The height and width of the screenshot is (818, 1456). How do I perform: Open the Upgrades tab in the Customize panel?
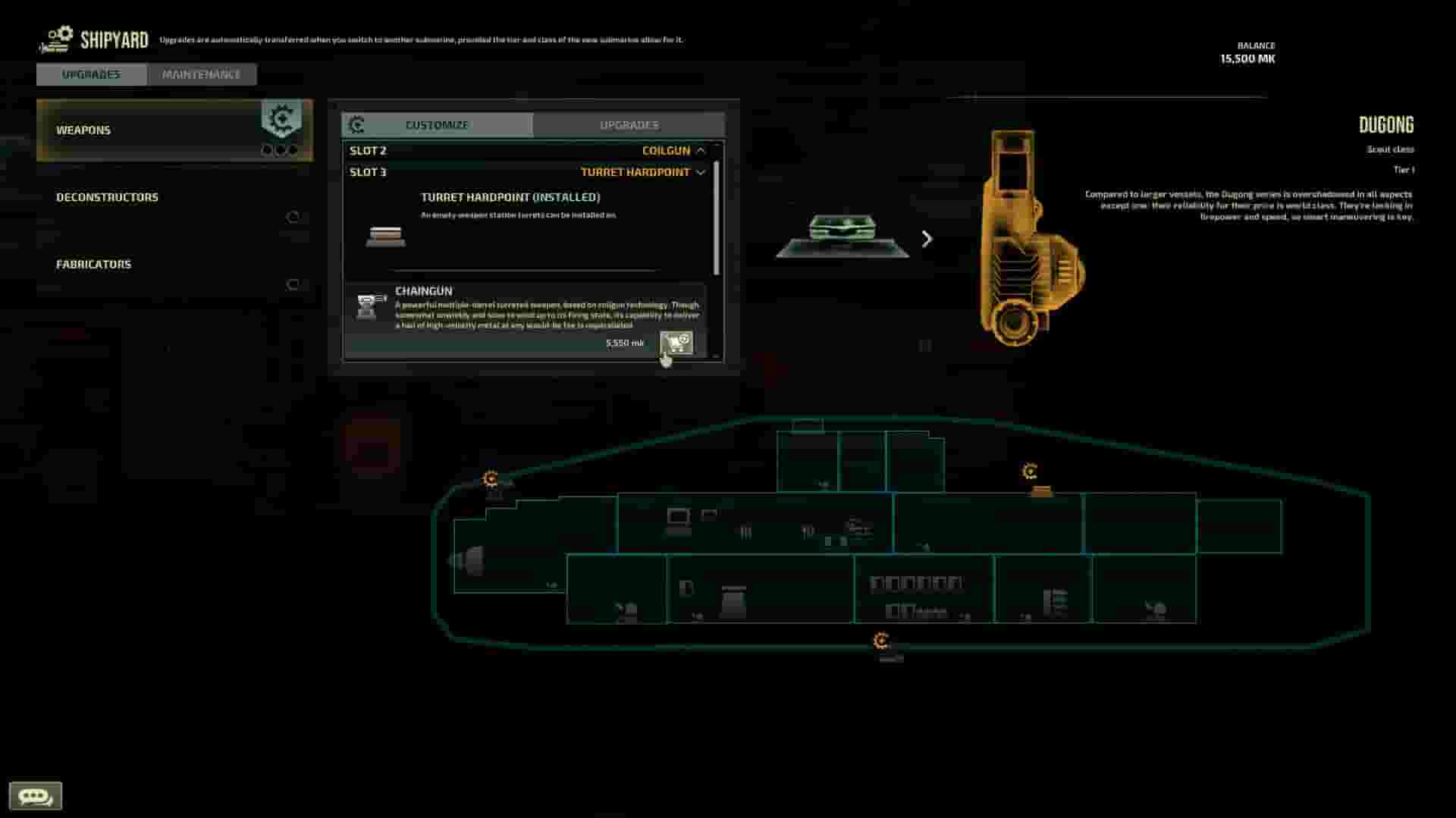pyautogui.click(x=629, y=124)
